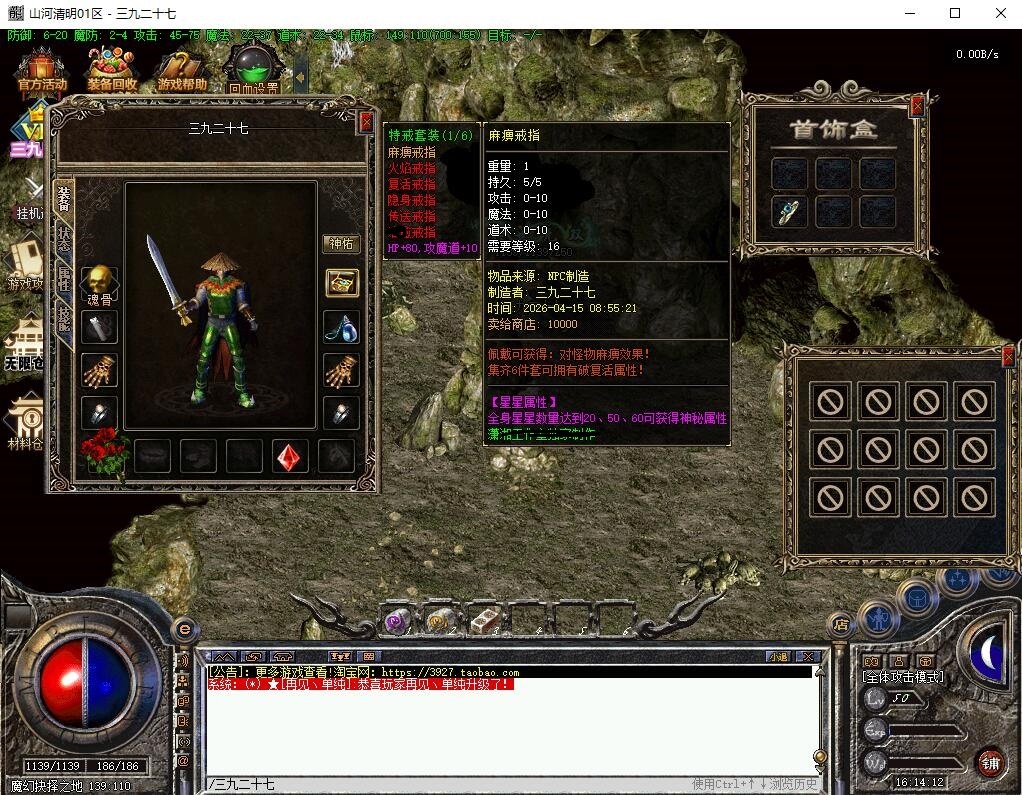
Task: Open the 装备回收 equipment recycle menu
Action: (111, 70)
